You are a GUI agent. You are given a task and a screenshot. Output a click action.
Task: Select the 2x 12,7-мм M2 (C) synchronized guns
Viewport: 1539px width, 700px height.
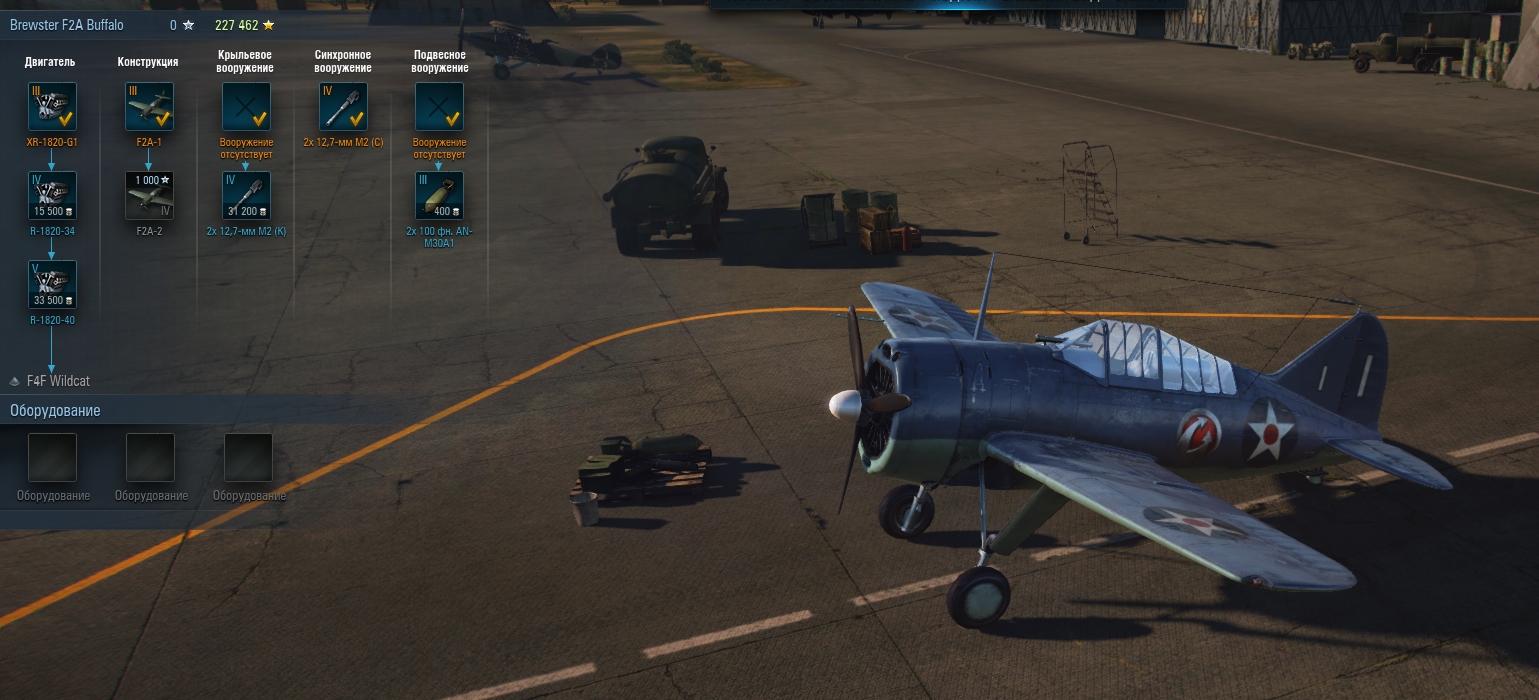click(x=343, y=107)
